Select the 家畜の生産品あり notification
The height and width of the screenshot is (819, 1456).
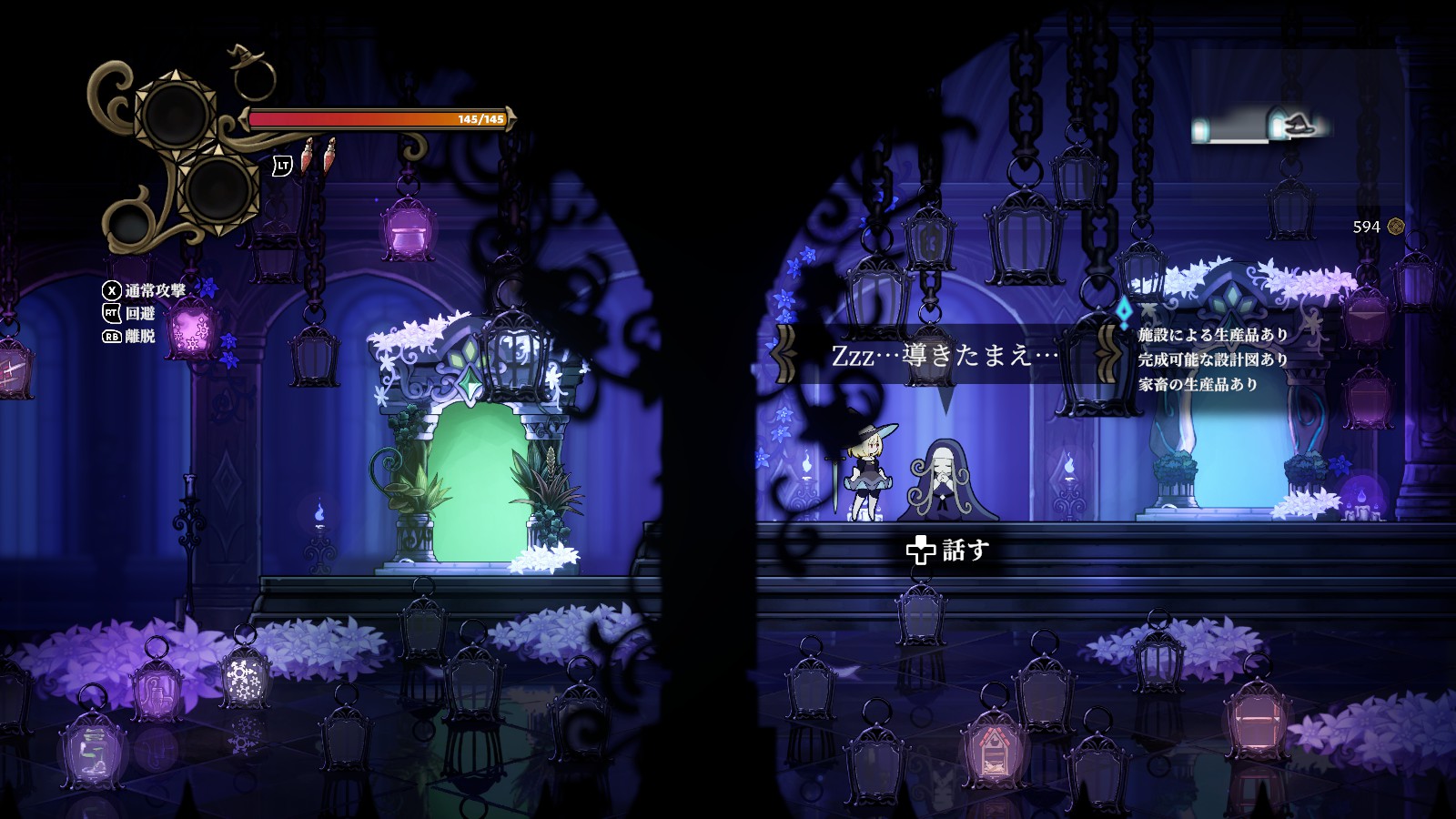pos(1198,384)
